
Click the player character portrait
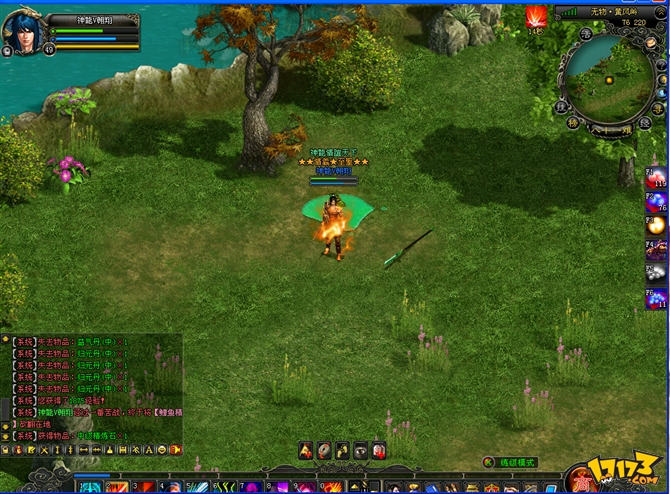[x=23, y=31]
